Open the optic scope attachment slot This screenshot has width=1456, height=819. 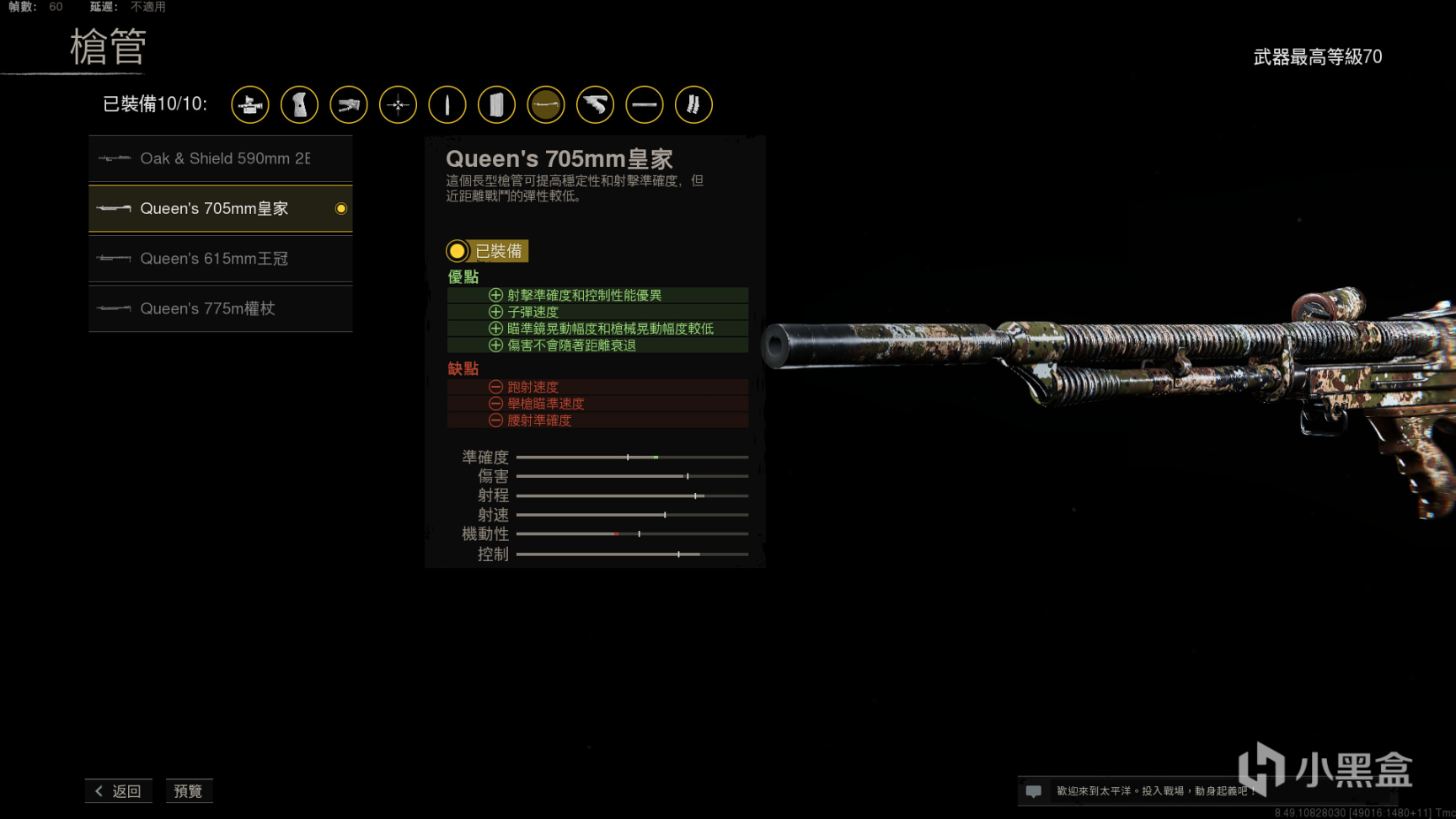pos(250,105)
